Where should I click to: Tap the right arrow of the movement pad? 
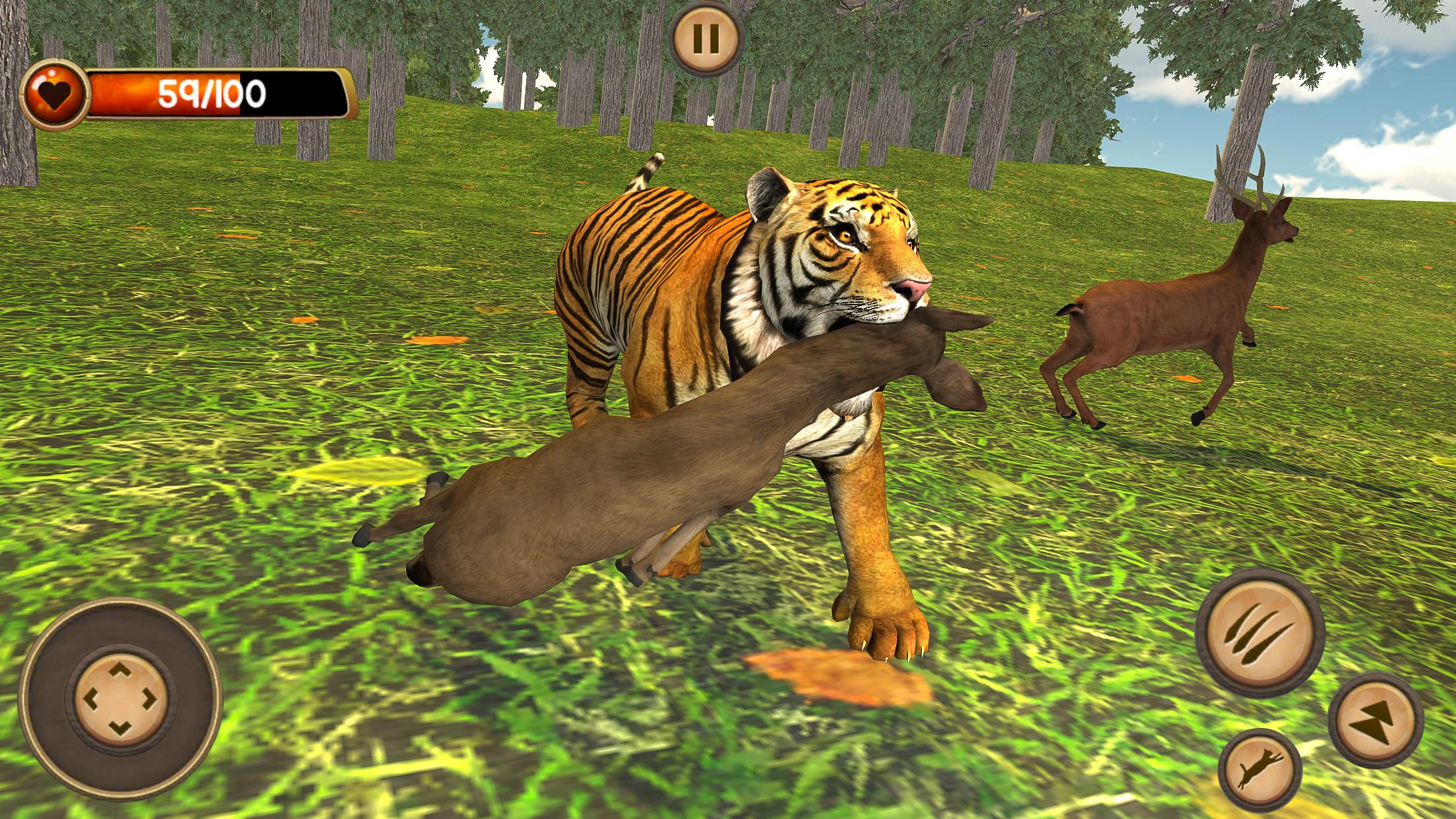[x=148, y=698]
